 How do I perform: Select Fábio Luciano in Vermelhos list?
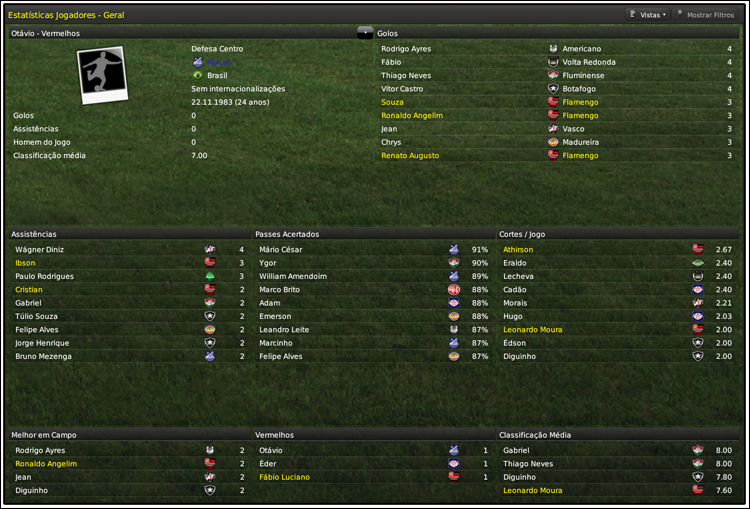pos(284,477)
